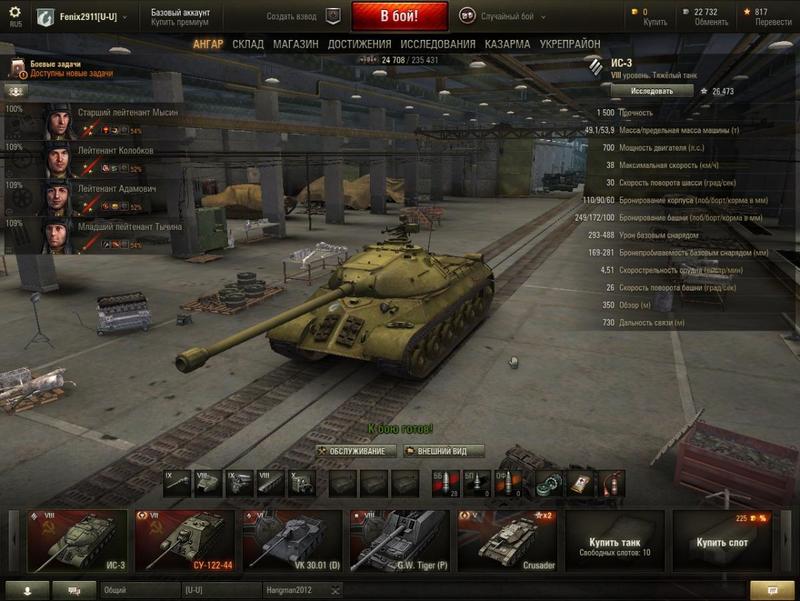Open the ДОСТИЖЕНИЯ tab

[359, 45]
